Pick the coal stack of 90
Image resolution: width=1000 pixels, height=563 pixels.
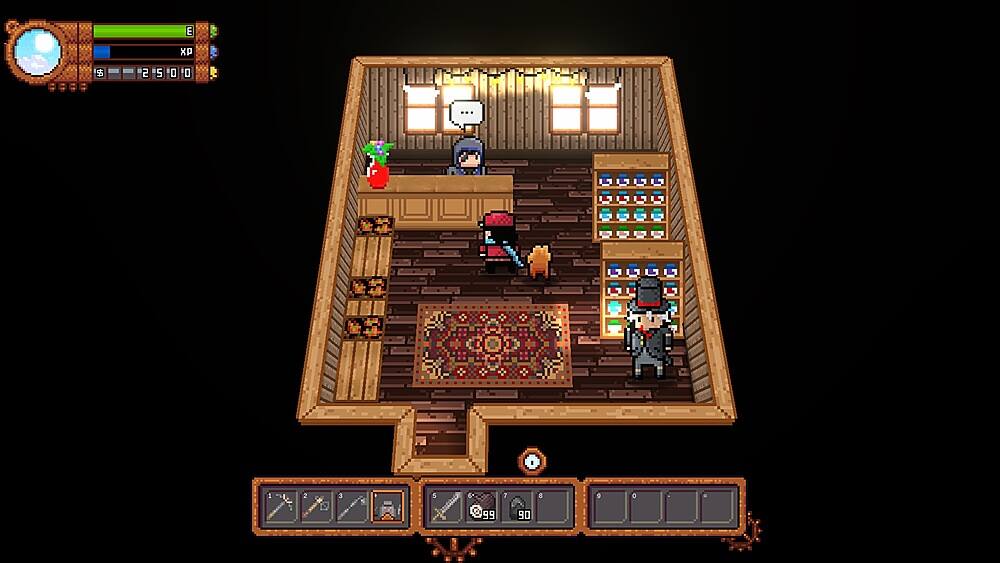tap(518, 507)
